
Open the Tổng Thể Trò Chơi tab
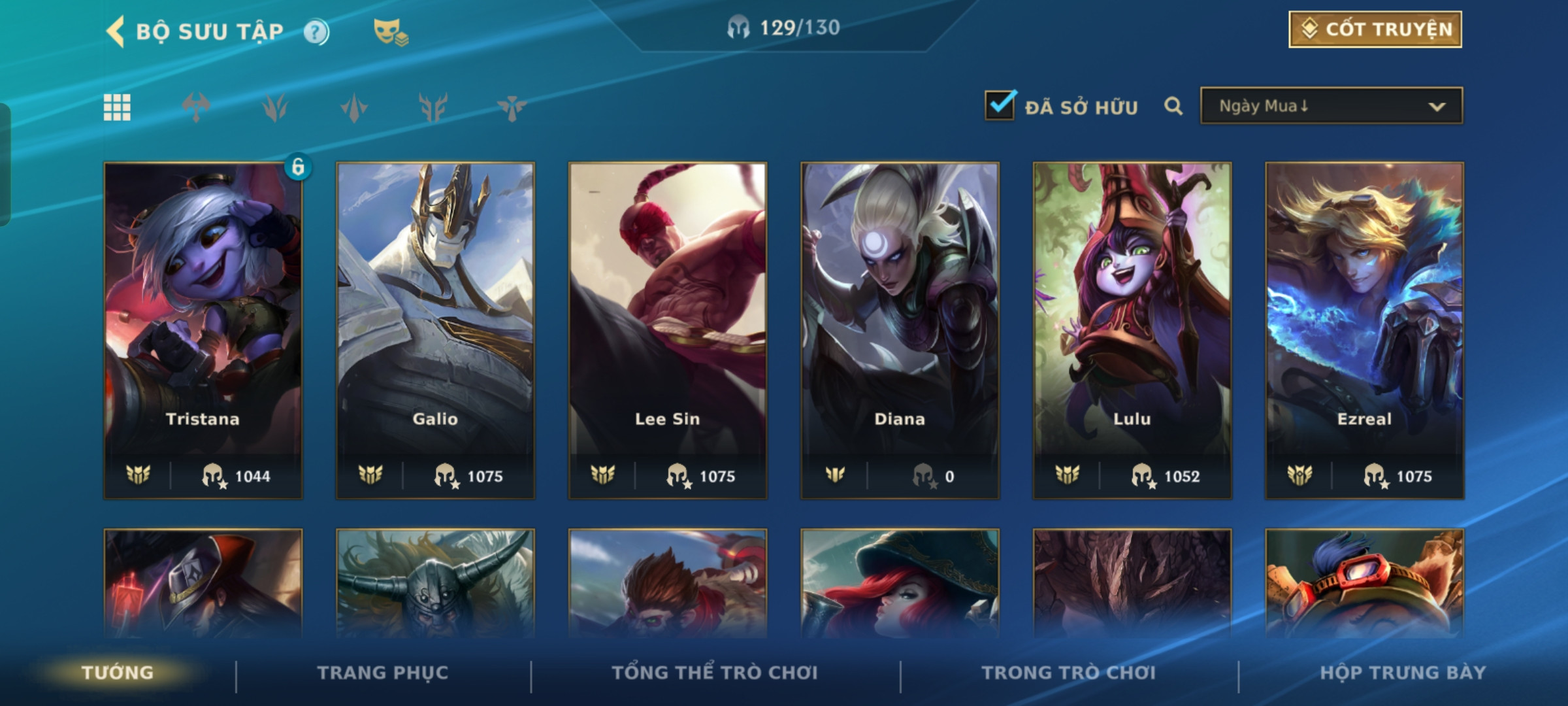tap(715, 673)
